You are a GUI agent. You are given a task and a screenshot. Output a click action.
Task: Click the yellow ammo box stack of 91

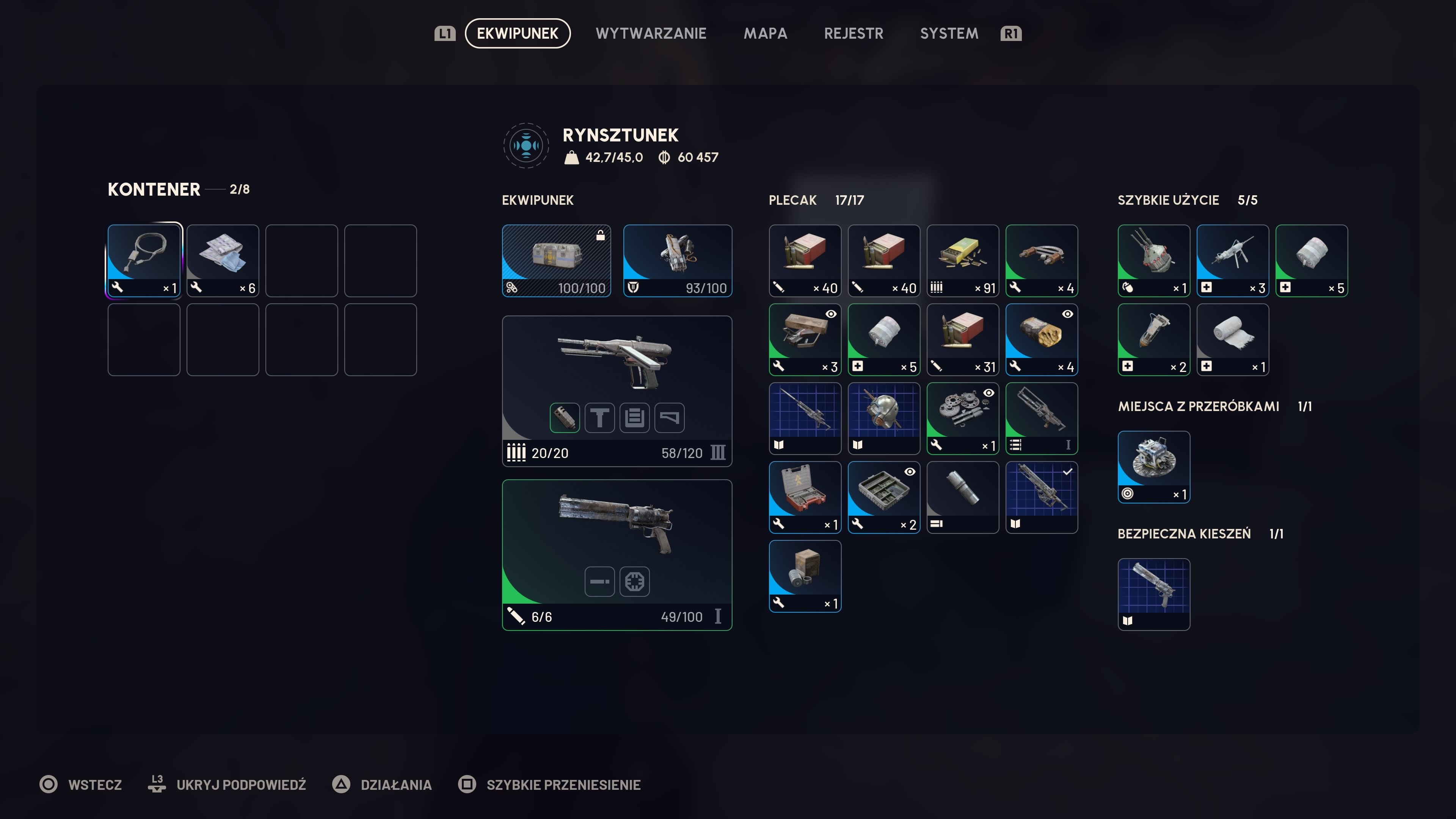[x=963, y=260]
